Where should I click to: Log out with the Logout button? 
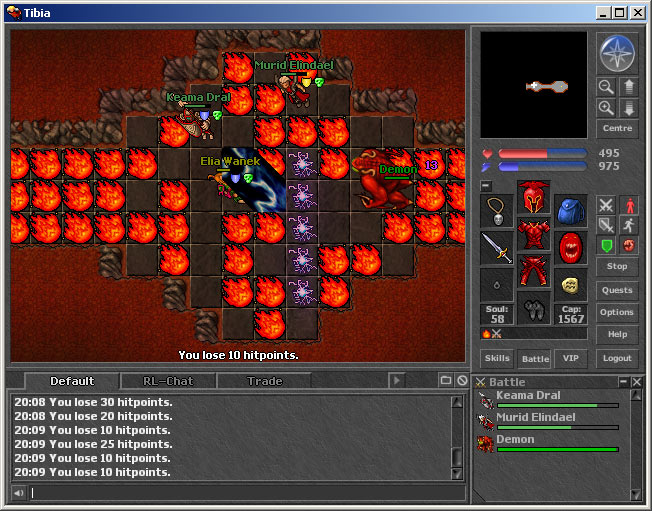617,358
